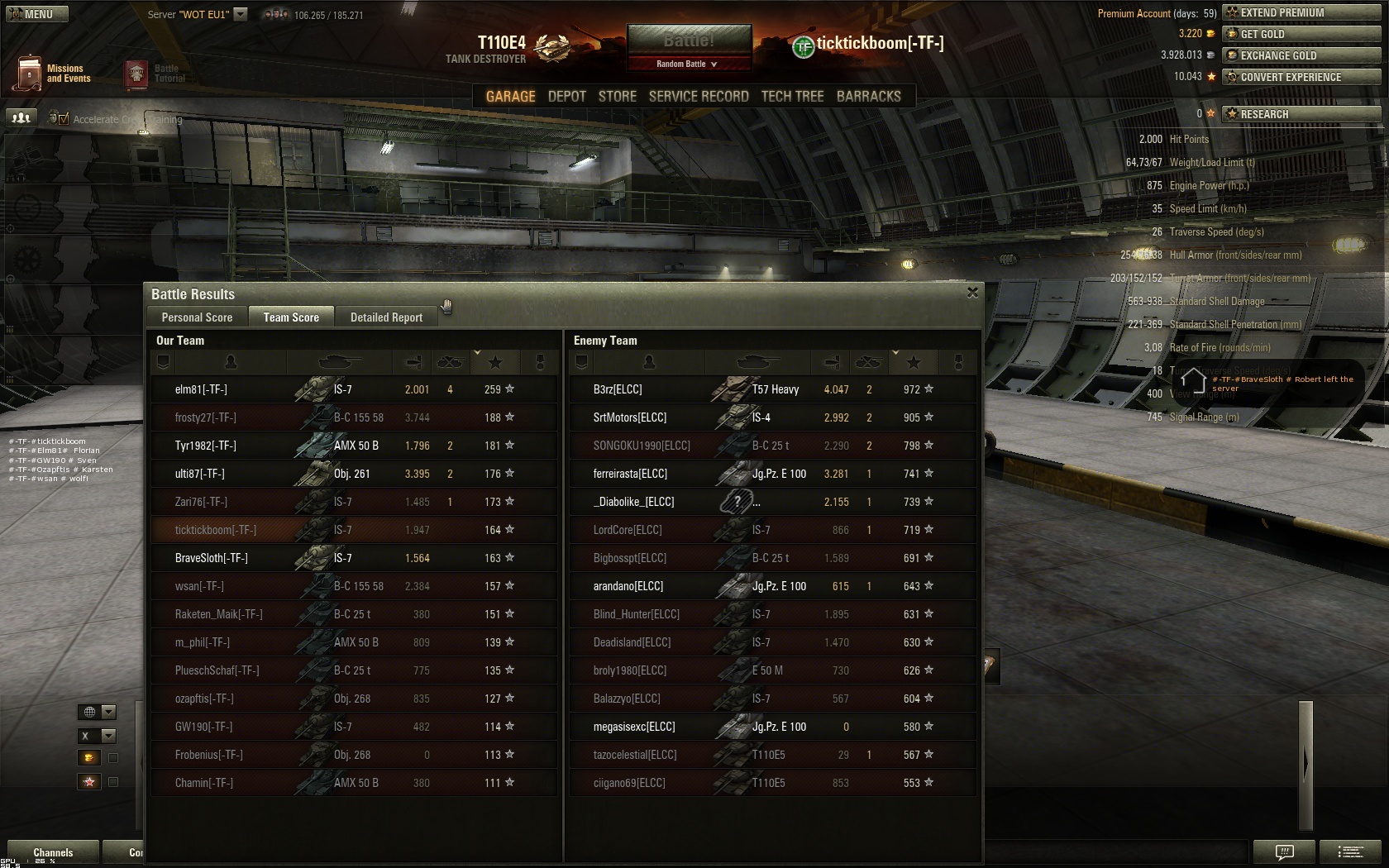Open the main MENU button
This screenshot has width=1389, height=868.
pyautogui.click(x=35, y=14)
